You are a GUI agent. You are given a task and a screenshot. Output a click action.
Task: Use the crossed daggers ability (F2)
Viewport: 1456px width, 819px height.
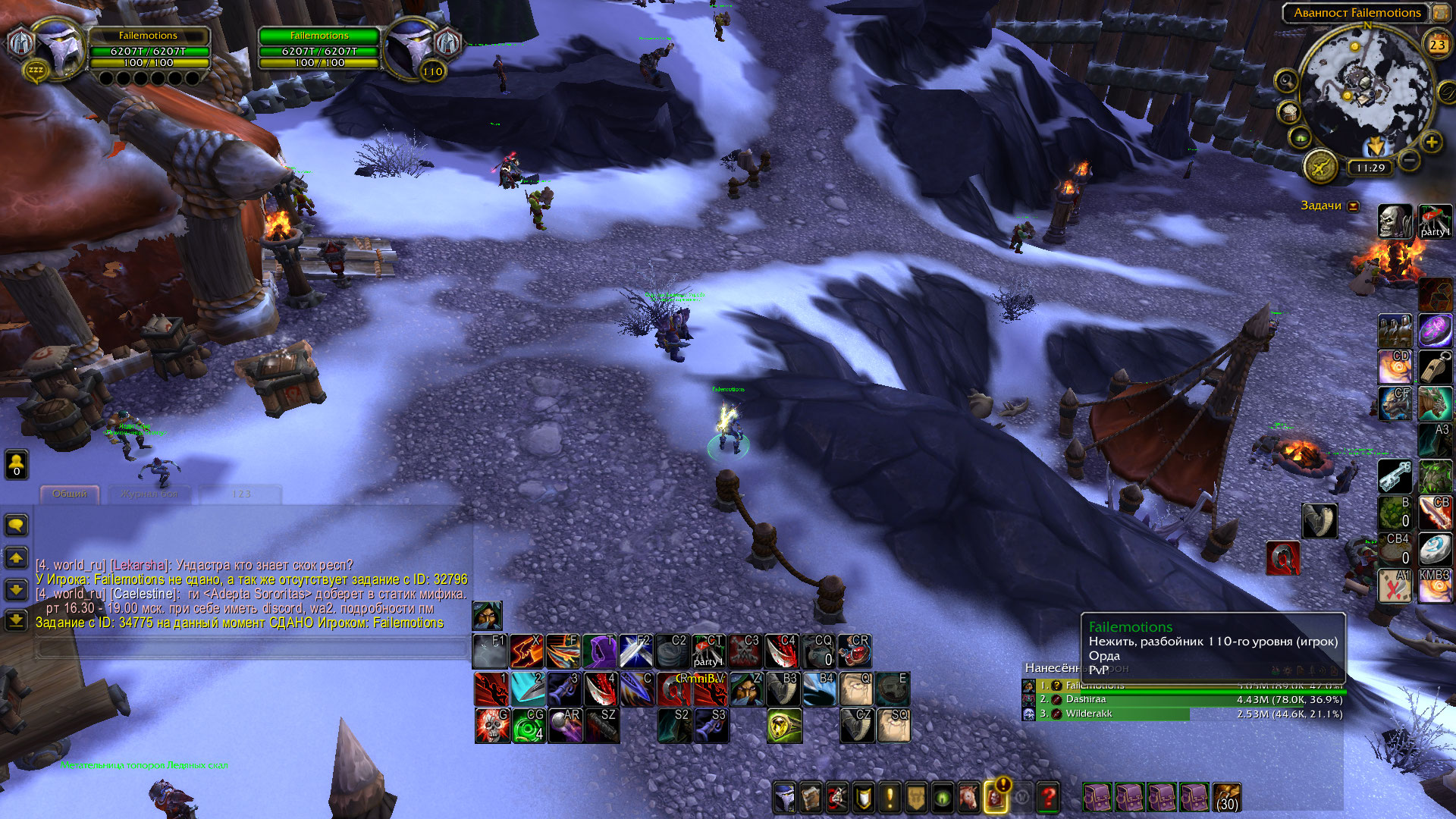[x=636, y=651]
